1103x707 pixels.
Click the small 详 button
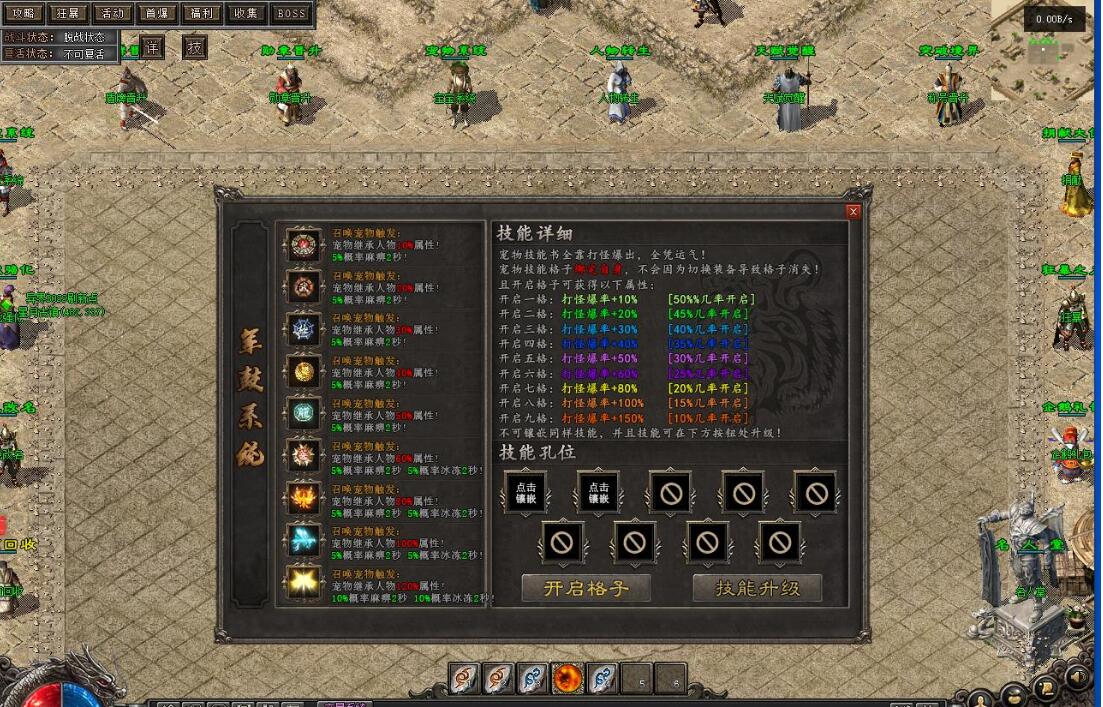tap(152, 47)
